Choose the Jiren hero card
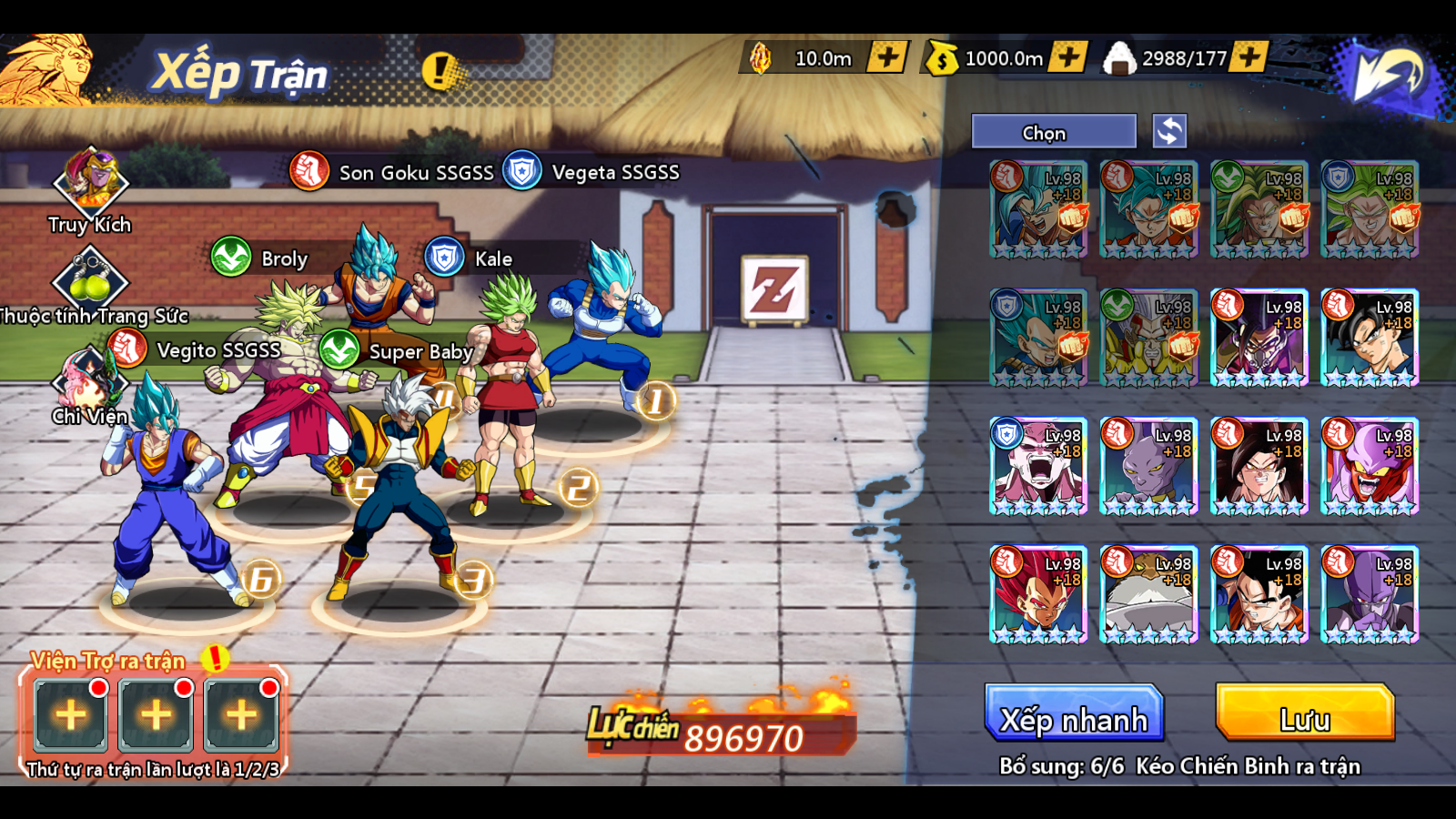 [x=1148, y=594]
